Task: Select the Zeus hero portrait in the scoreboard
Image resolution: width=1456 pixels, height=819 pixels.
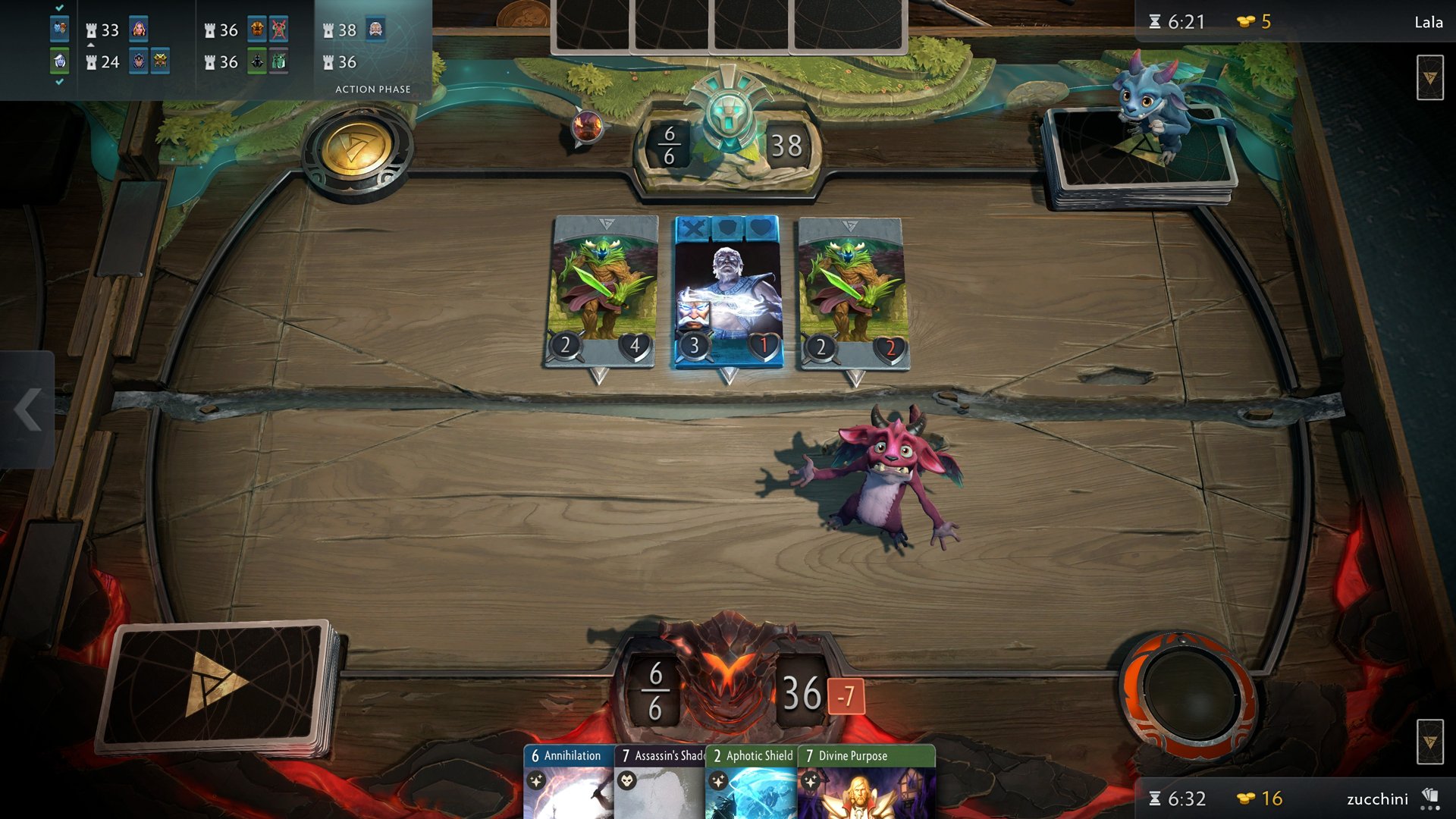Action: (x=376, y=29)
